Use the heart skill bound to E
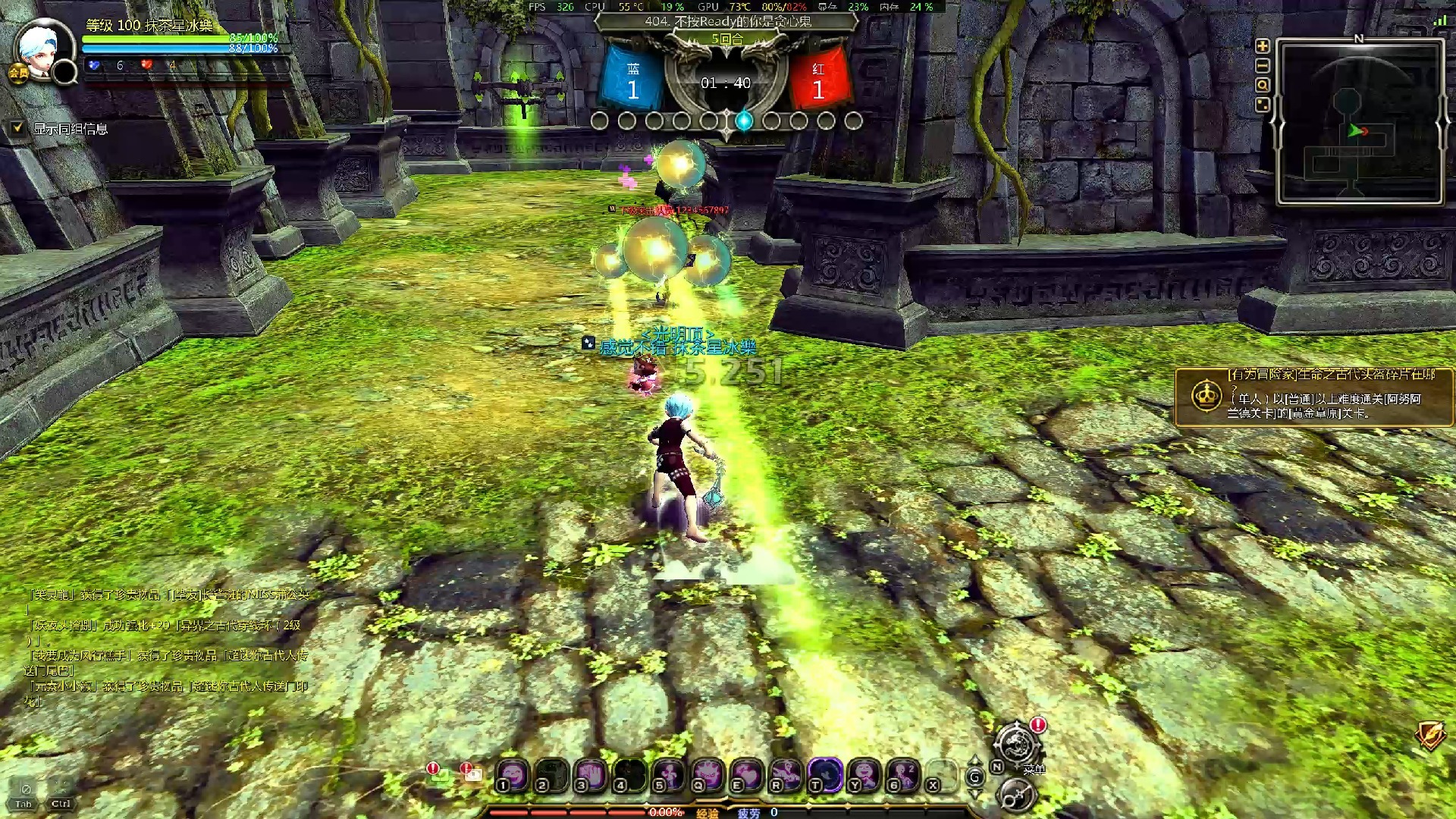Screen dimensions: 1456x819 747,775
